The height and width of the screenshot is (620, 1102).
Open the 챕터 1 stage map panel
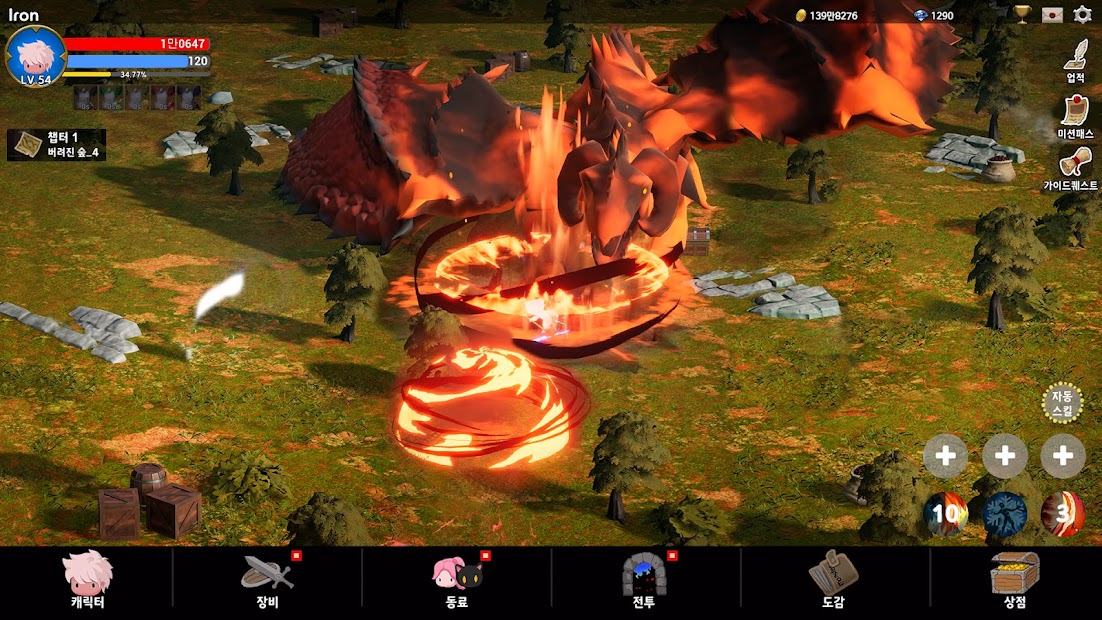(x=57, y=145)
